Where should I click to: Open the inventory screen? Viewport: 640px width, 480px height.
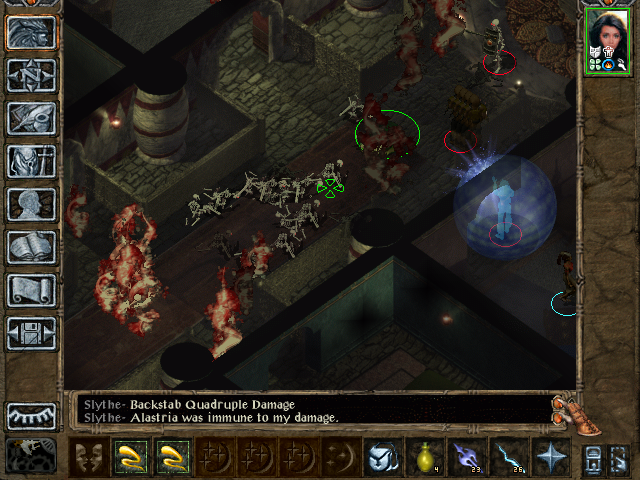point(32,161)
